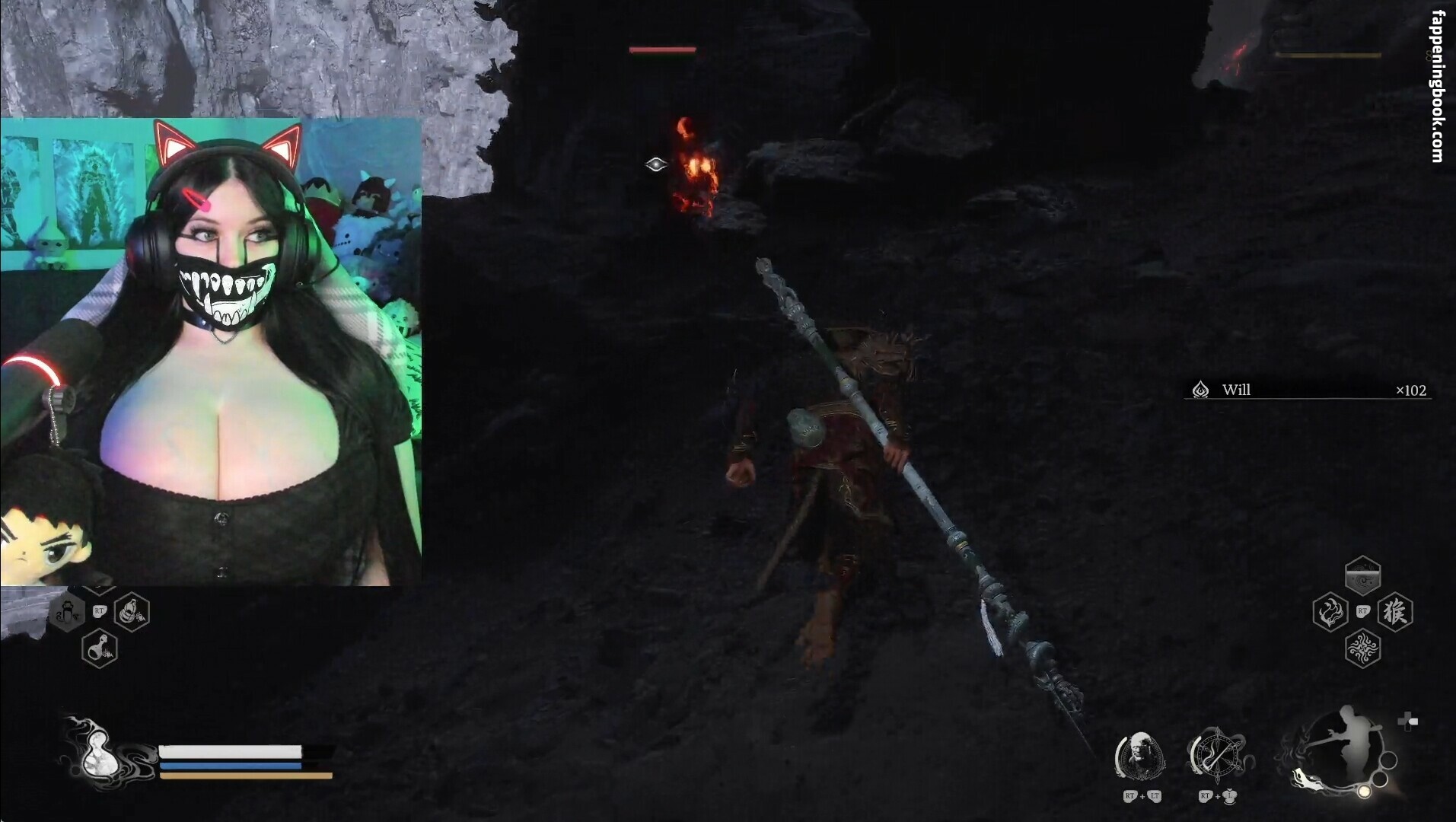The height and width of the screenshot is (822, 1456).
Task: Cast the flame swirl spell
Action: coord(1330,612)
